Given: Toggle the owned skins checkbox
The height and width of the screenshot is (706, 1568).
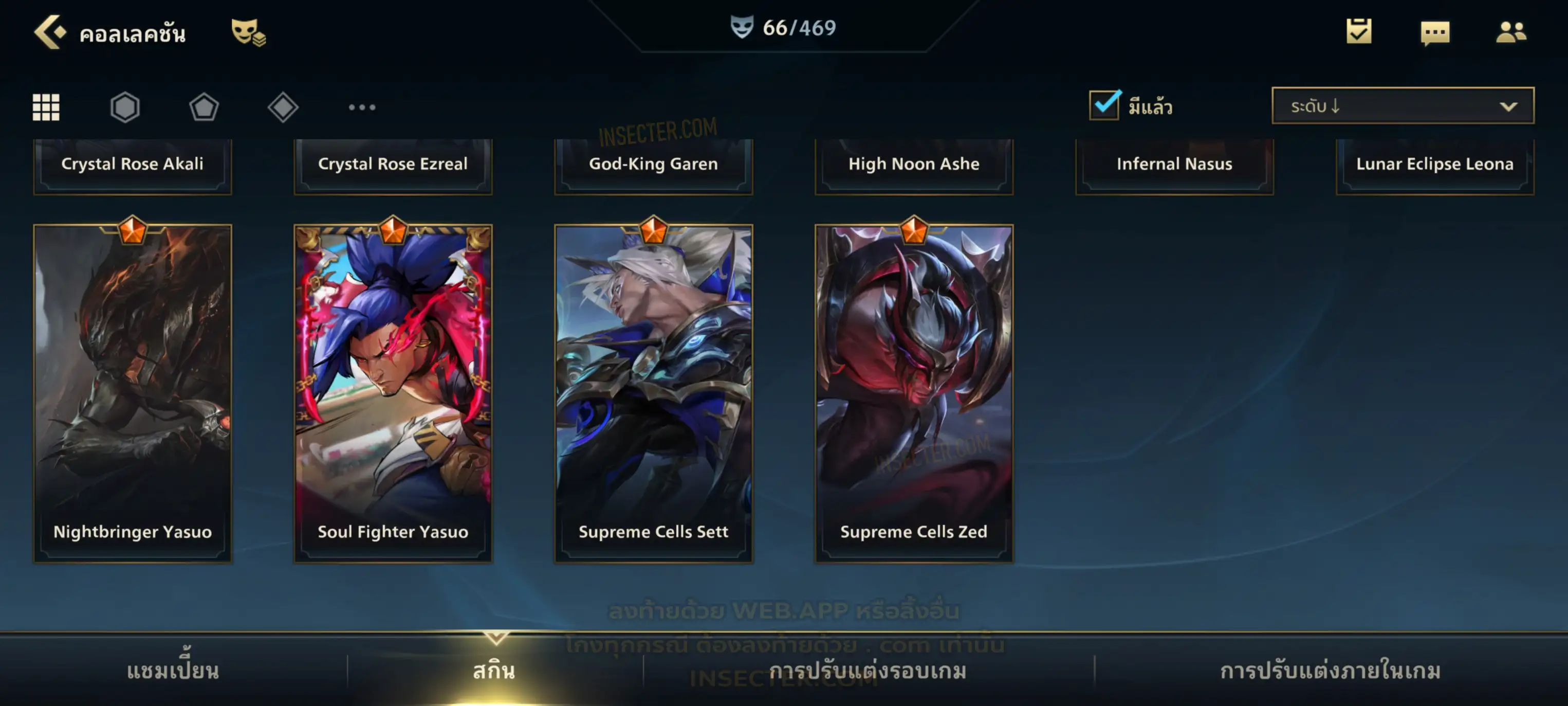Looking at the screenshot, I should (x=1104, y=105).
